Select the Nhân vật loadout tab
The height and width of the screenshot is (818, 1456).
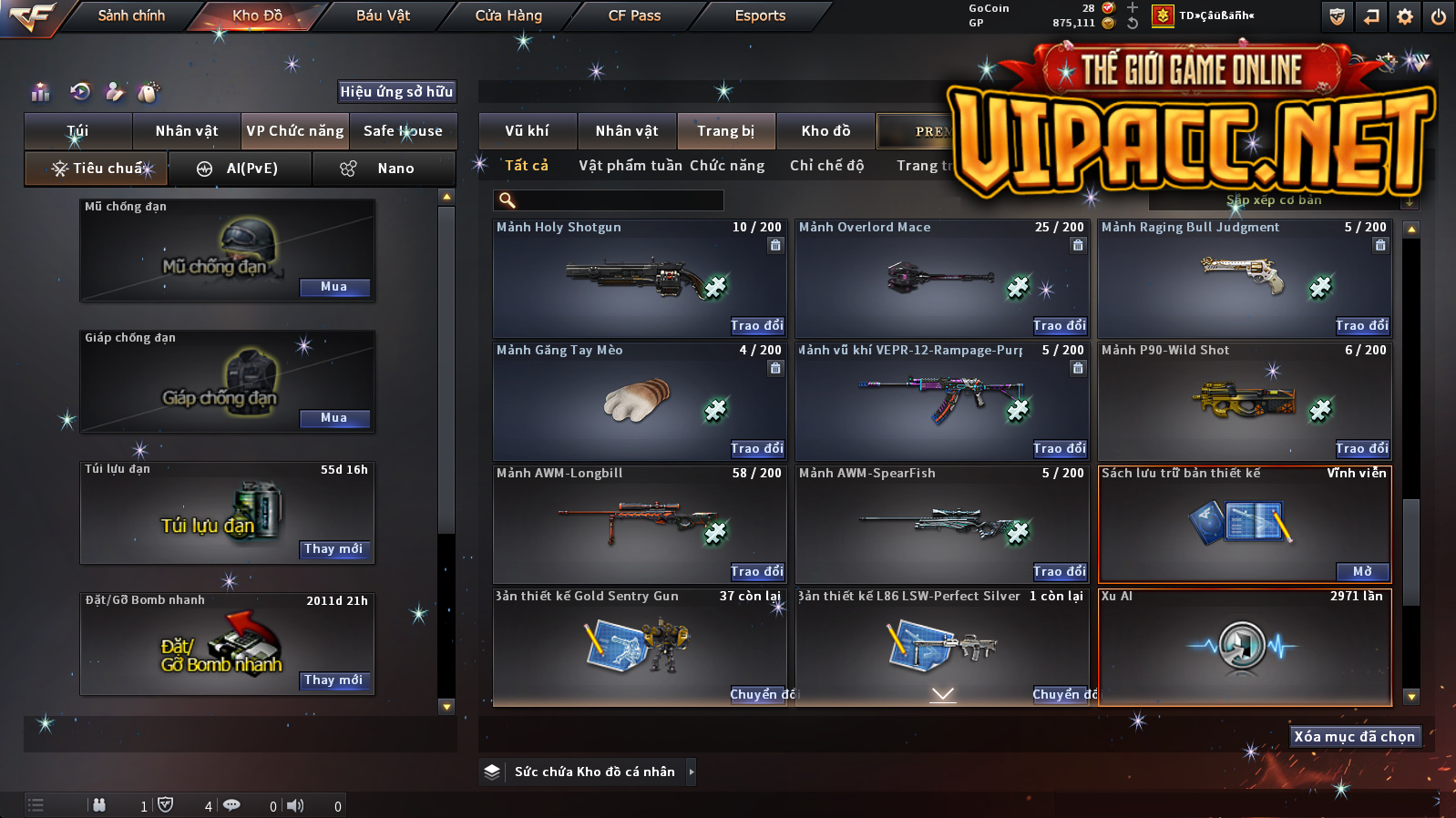(x=187, y=131)
